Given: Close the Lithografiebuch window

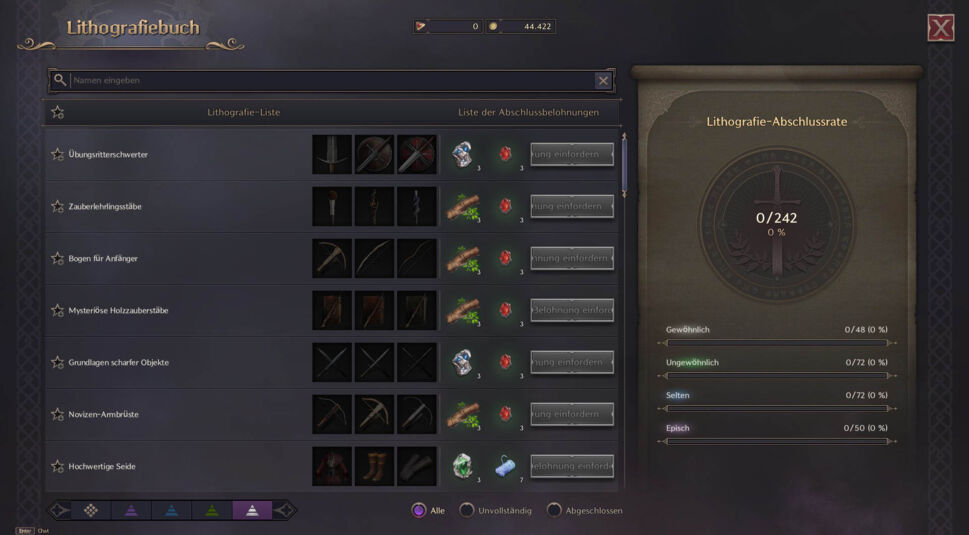Looking at the screenshot, I should pos(940,28).
